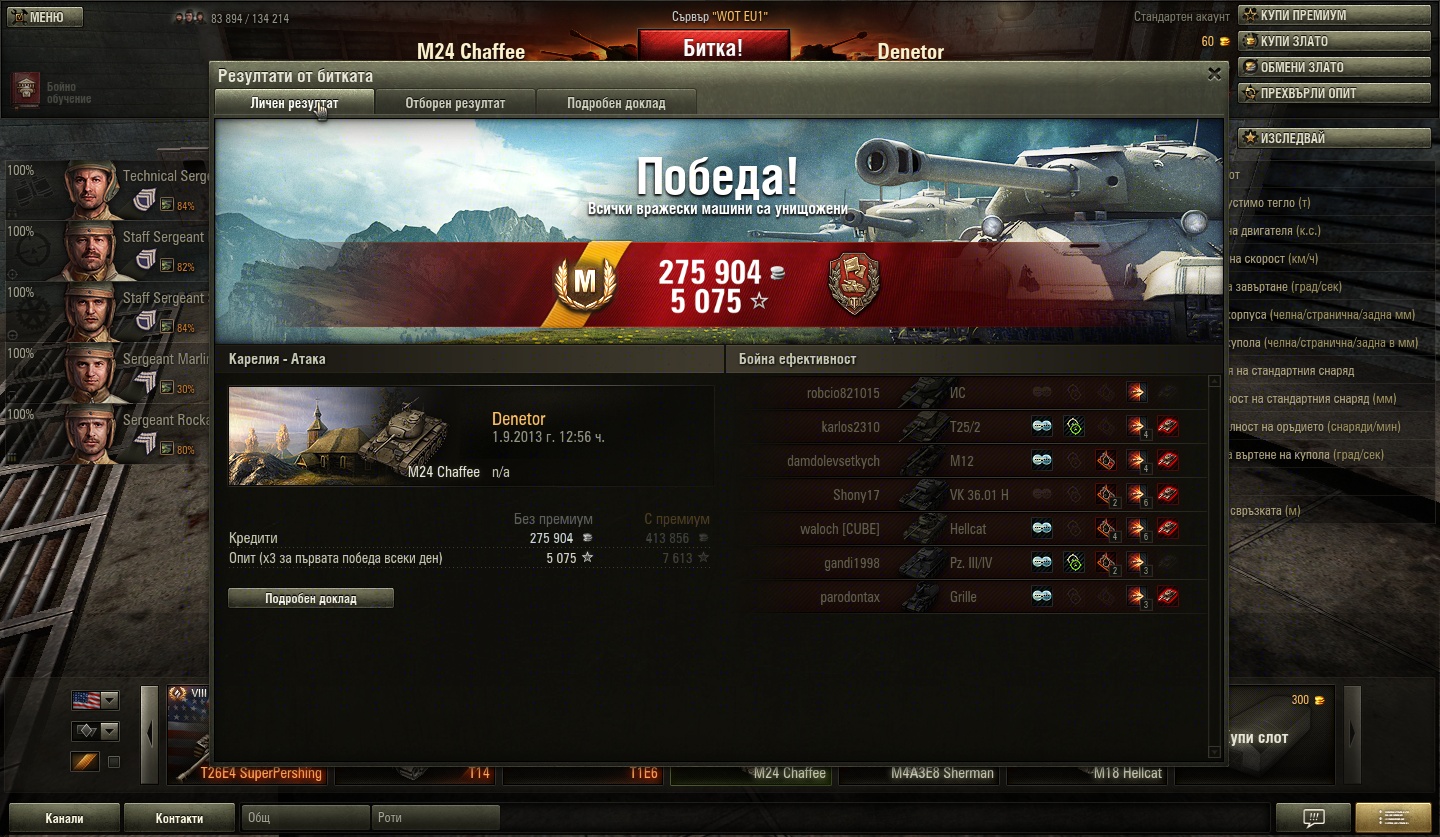Open the Канали chat channels button

[64, 818]
